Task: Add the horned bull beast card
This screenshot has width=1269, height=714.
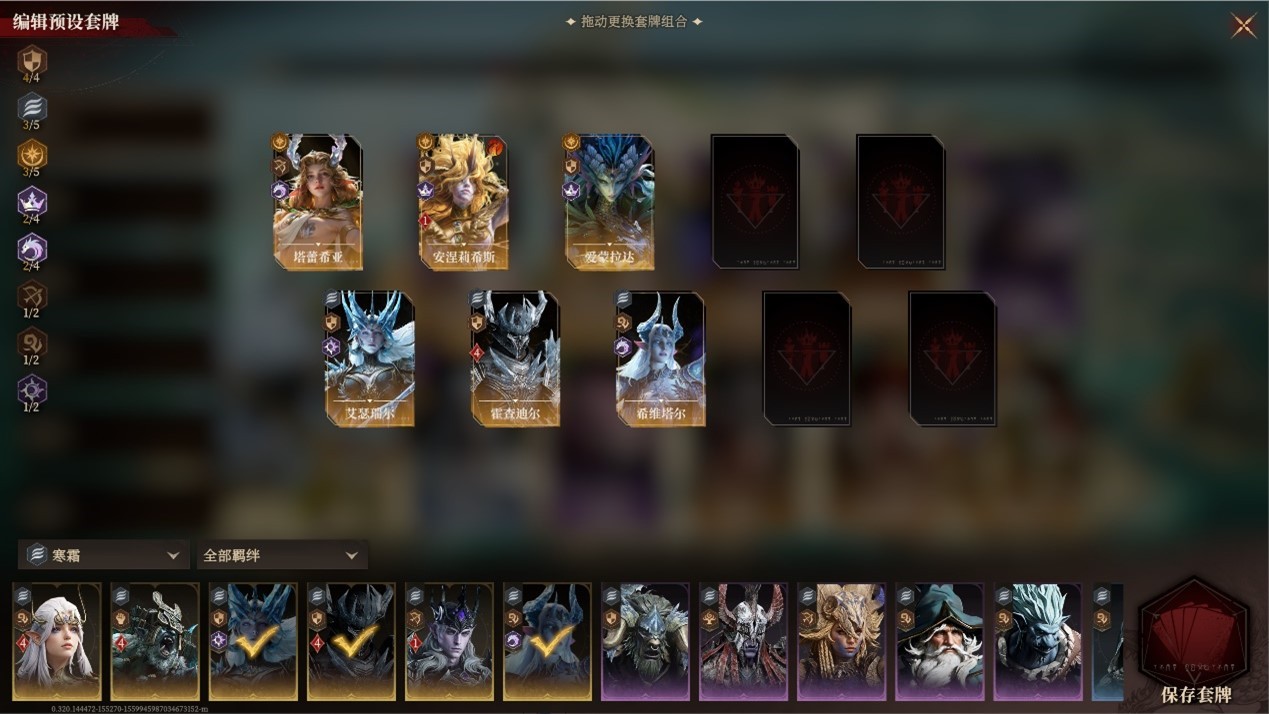Action: coord(645,642)
